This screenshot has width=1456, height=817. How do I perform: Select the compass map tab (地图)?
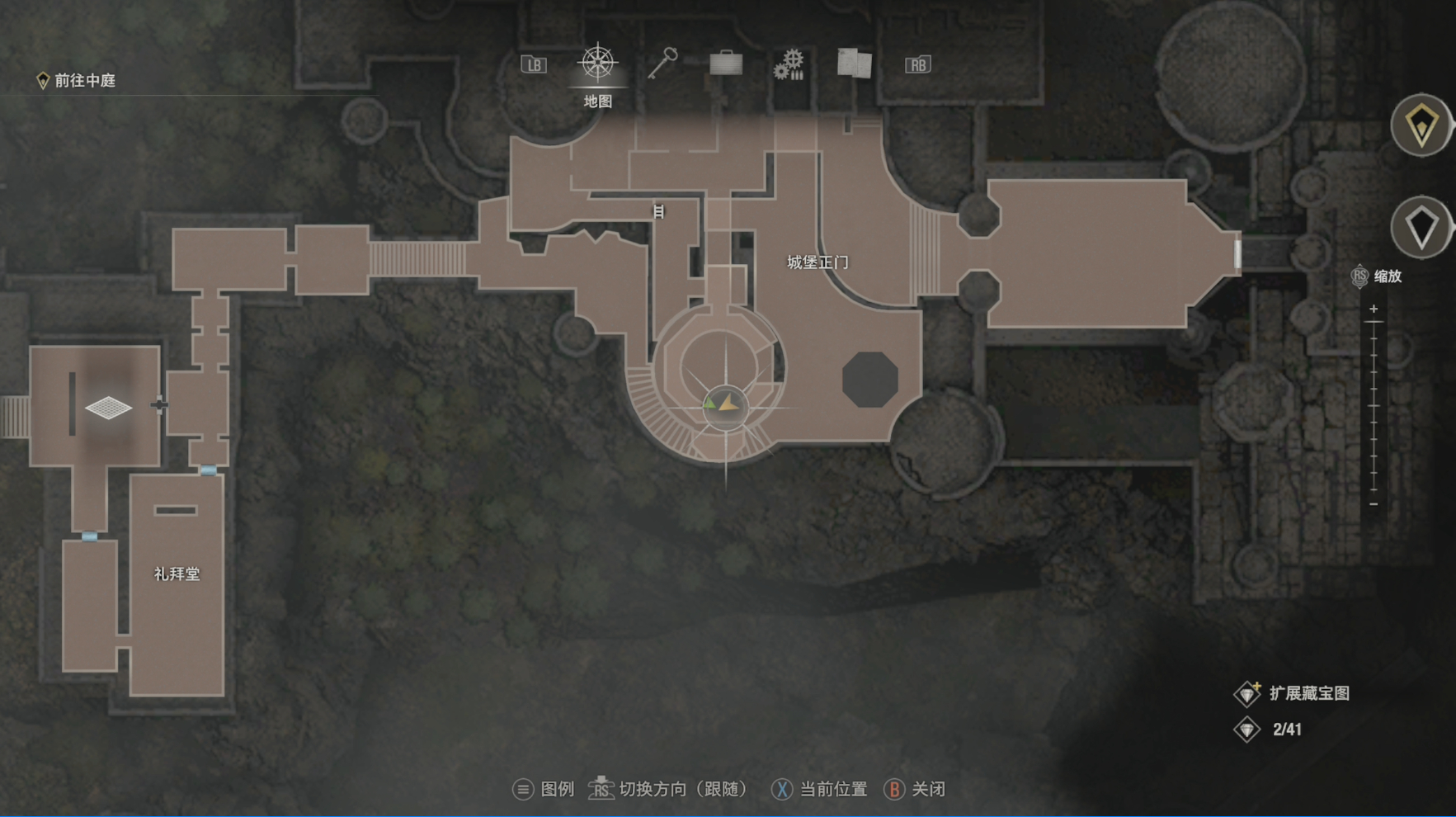coord(597,64)
